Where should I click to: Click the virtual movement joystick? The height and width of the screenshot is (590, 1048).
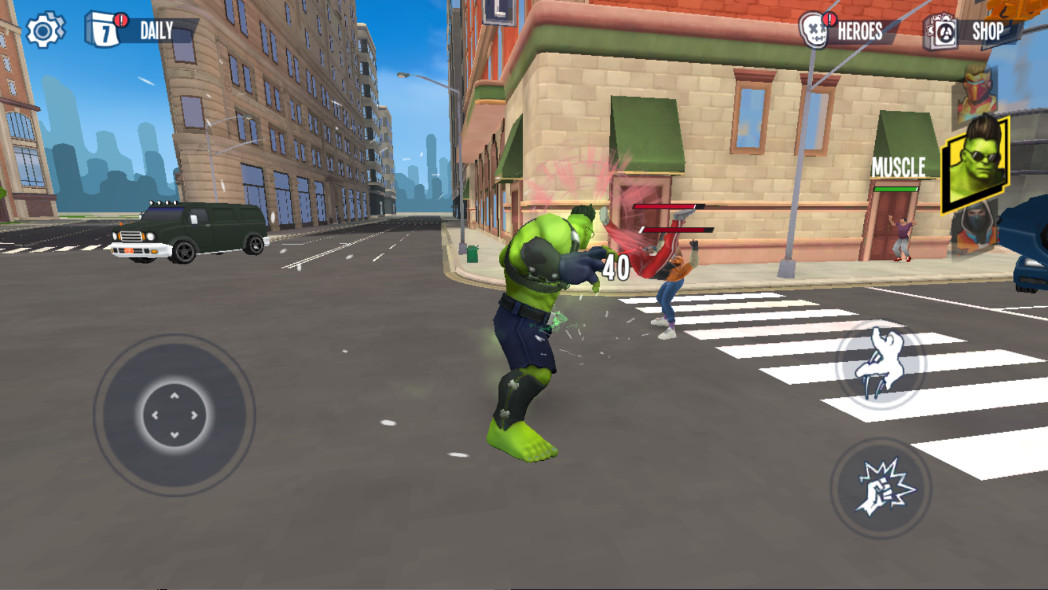[174, 414]
